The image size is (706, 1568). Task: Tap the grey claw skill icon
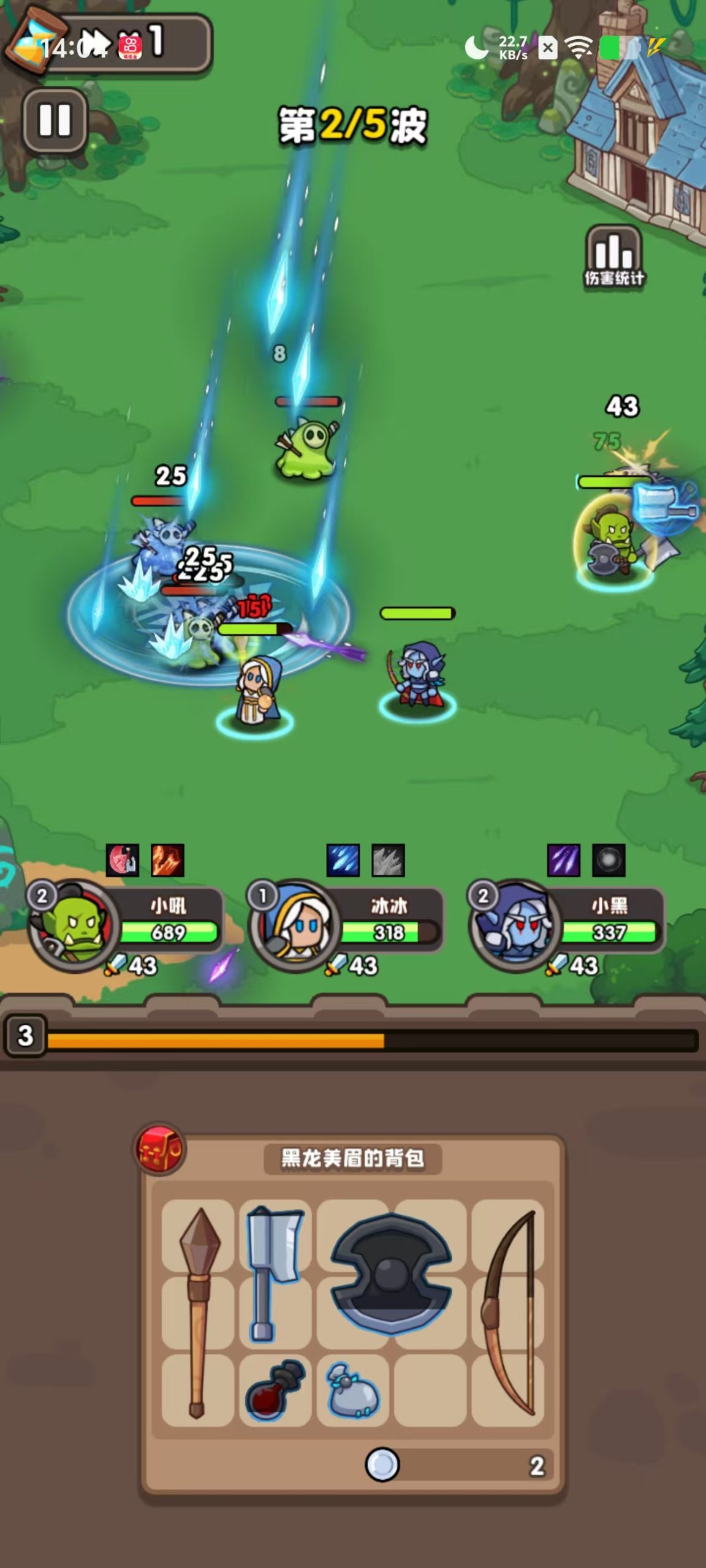click(x=389, y=860)
